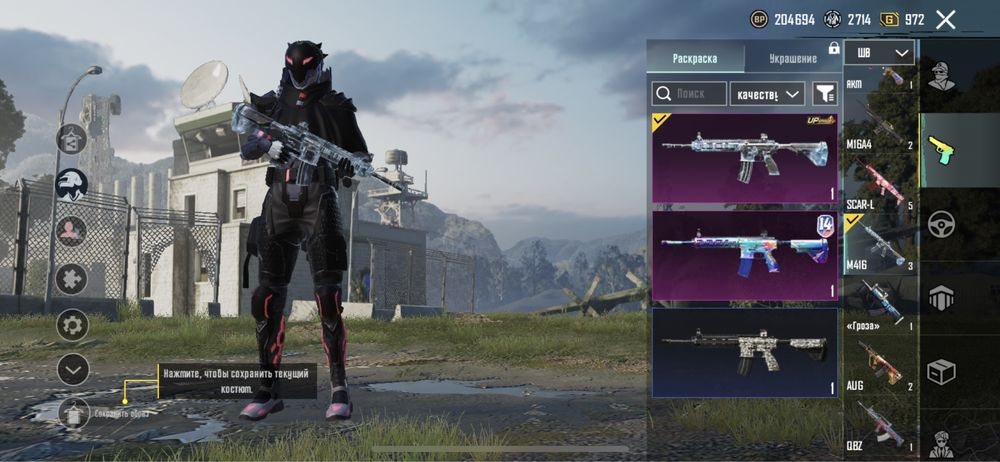Collapse the side menu with down arrow
Viewport: 1000px width, 462px height.
coord(72,369)
